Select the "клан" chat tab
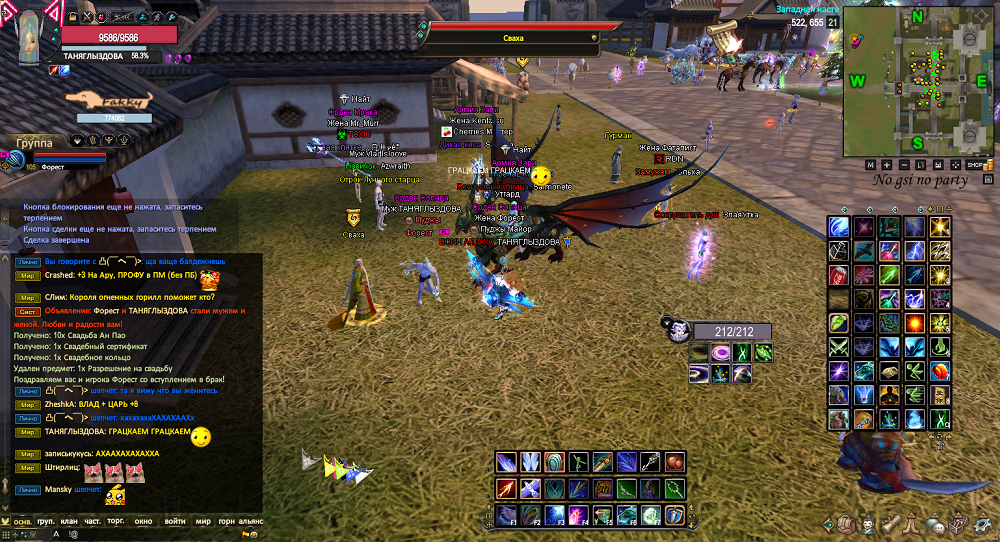 tap(70, 521)
